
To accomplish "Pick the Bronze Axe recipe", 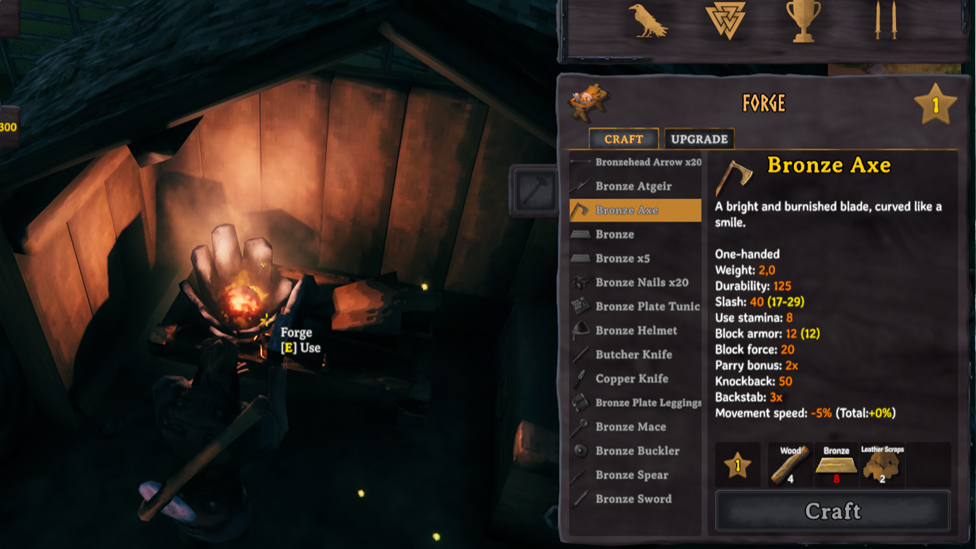I will pos(634,210).
